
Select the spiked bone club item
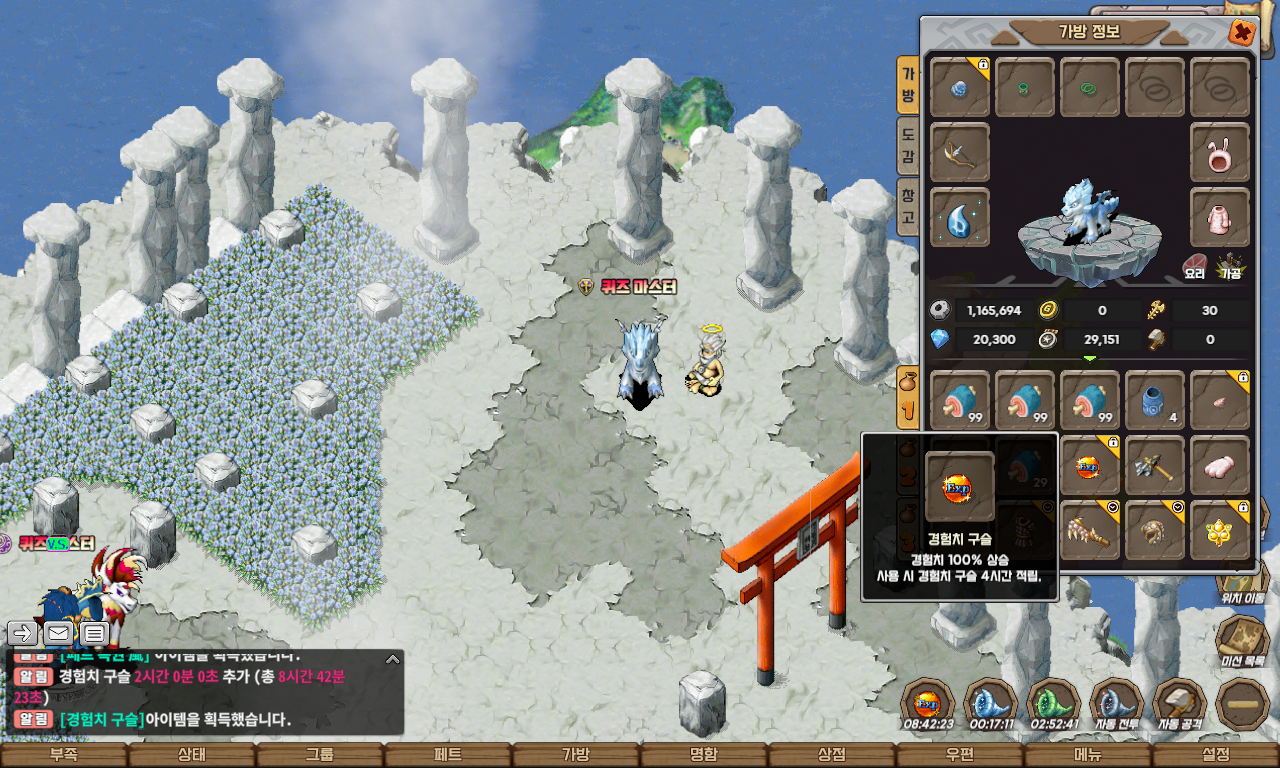[1090, 530]
